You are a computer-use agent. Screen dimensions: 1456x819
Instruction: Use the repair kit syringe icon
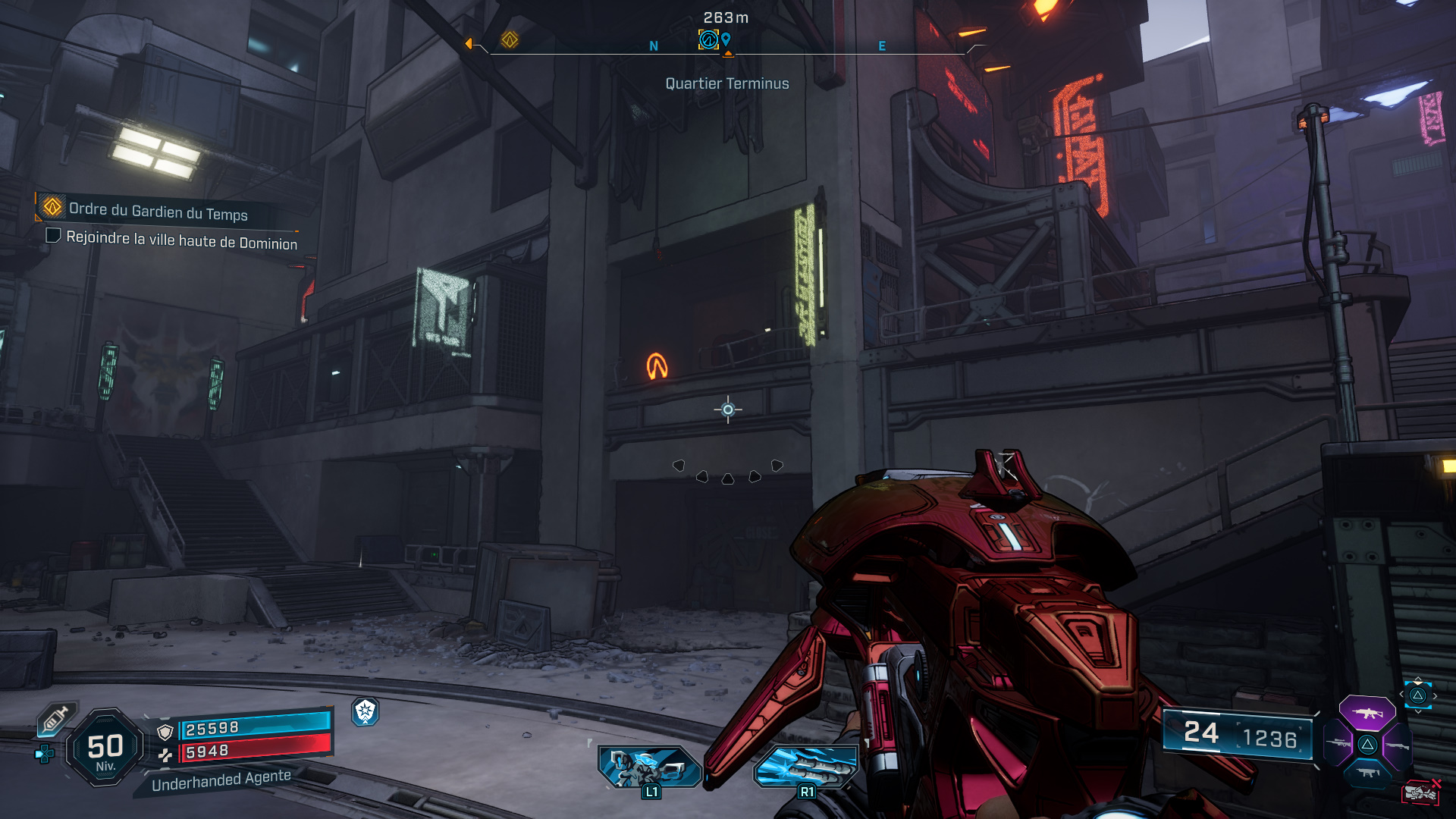click(x=56, y=719)
